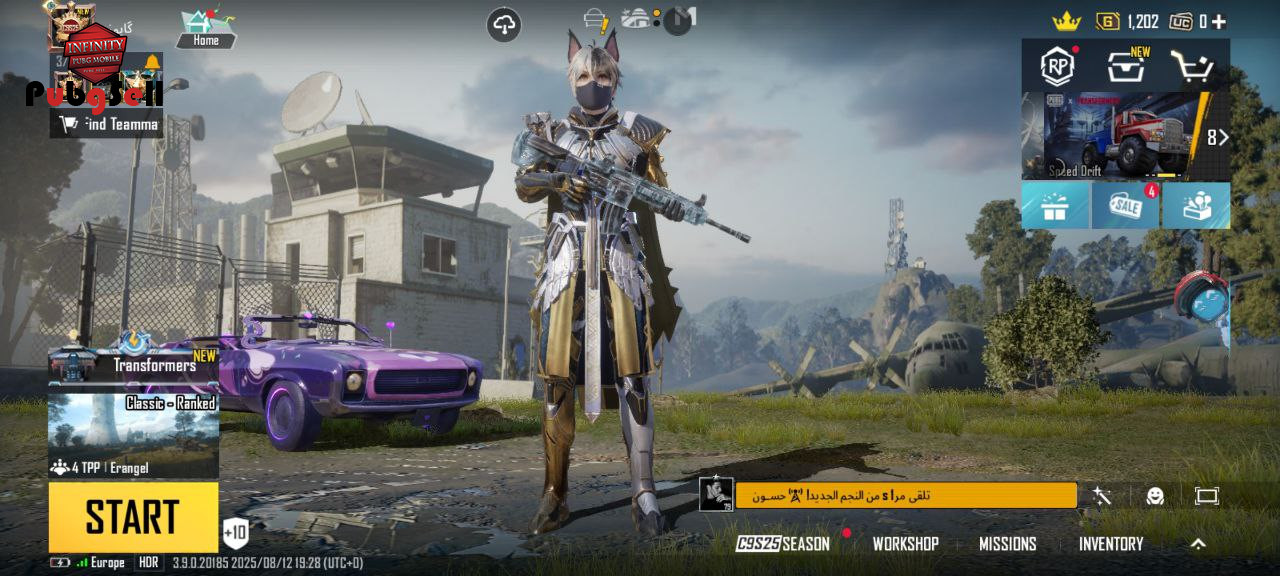Open the smiley face emote icon

[1155, 496]
